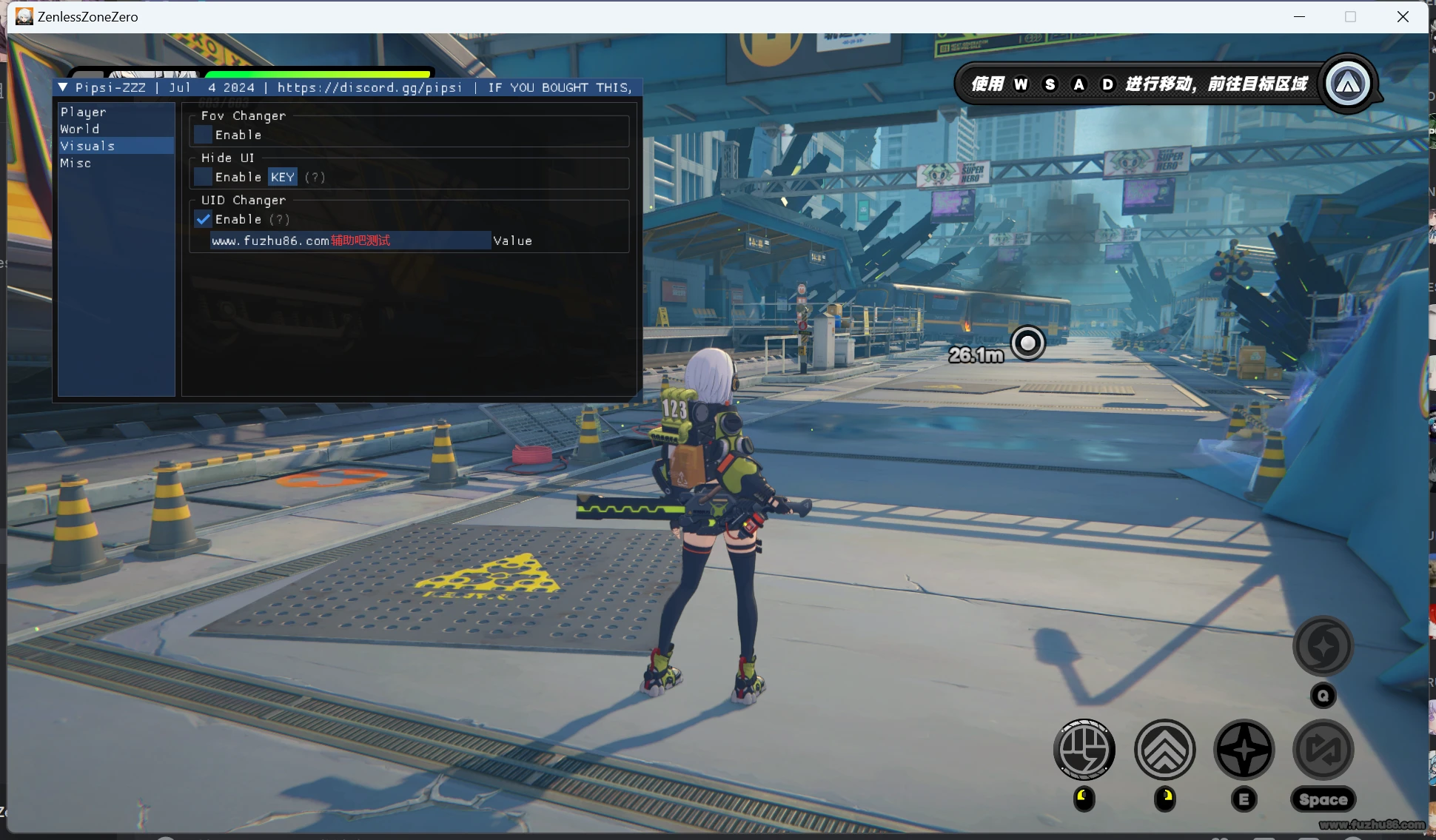Click the KEY bind button for Hide UI
Viewport: 1436px width, 840px height.
coord(283,177)
